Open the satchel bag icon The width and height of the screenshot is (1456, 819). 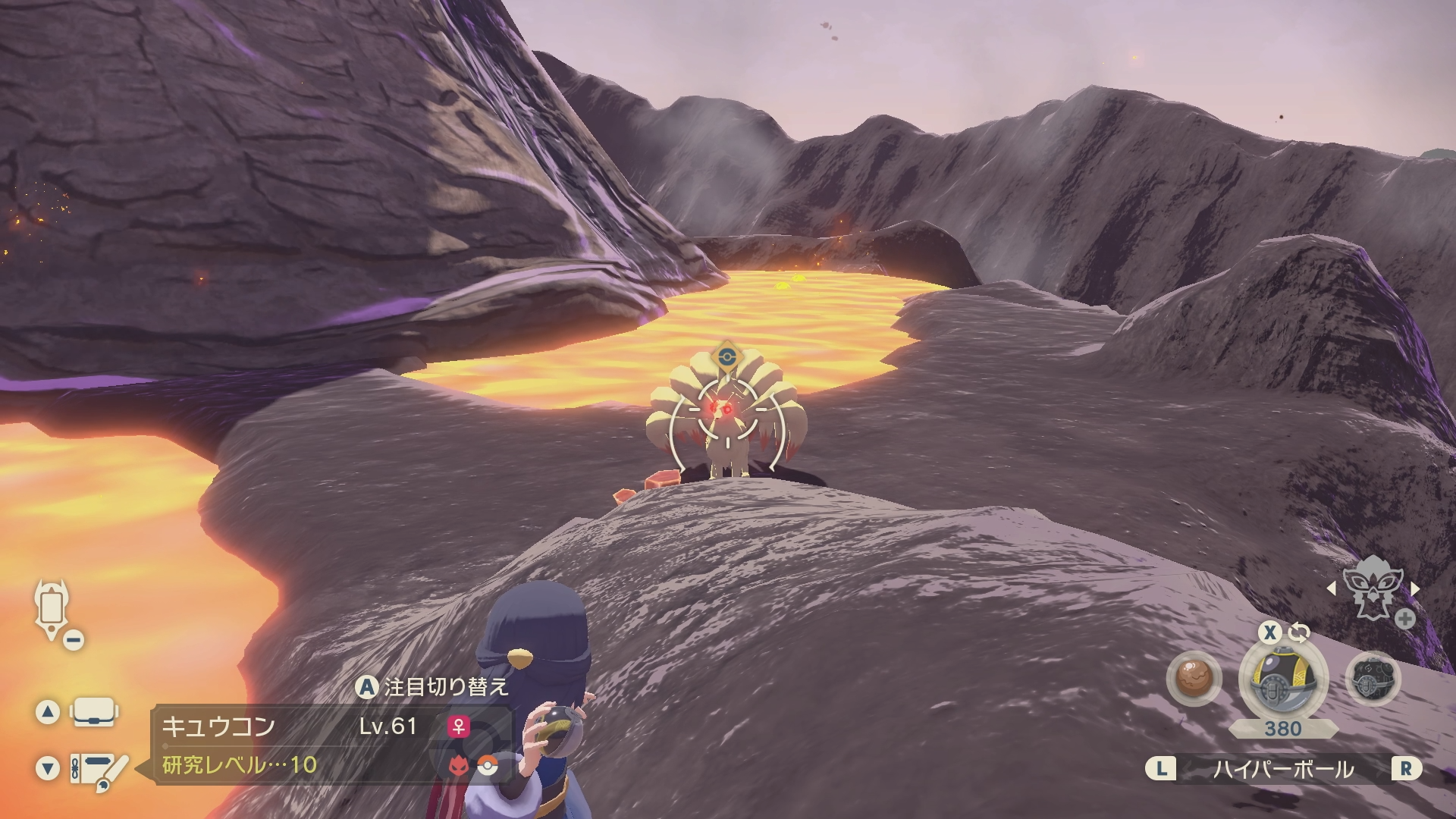93,712
